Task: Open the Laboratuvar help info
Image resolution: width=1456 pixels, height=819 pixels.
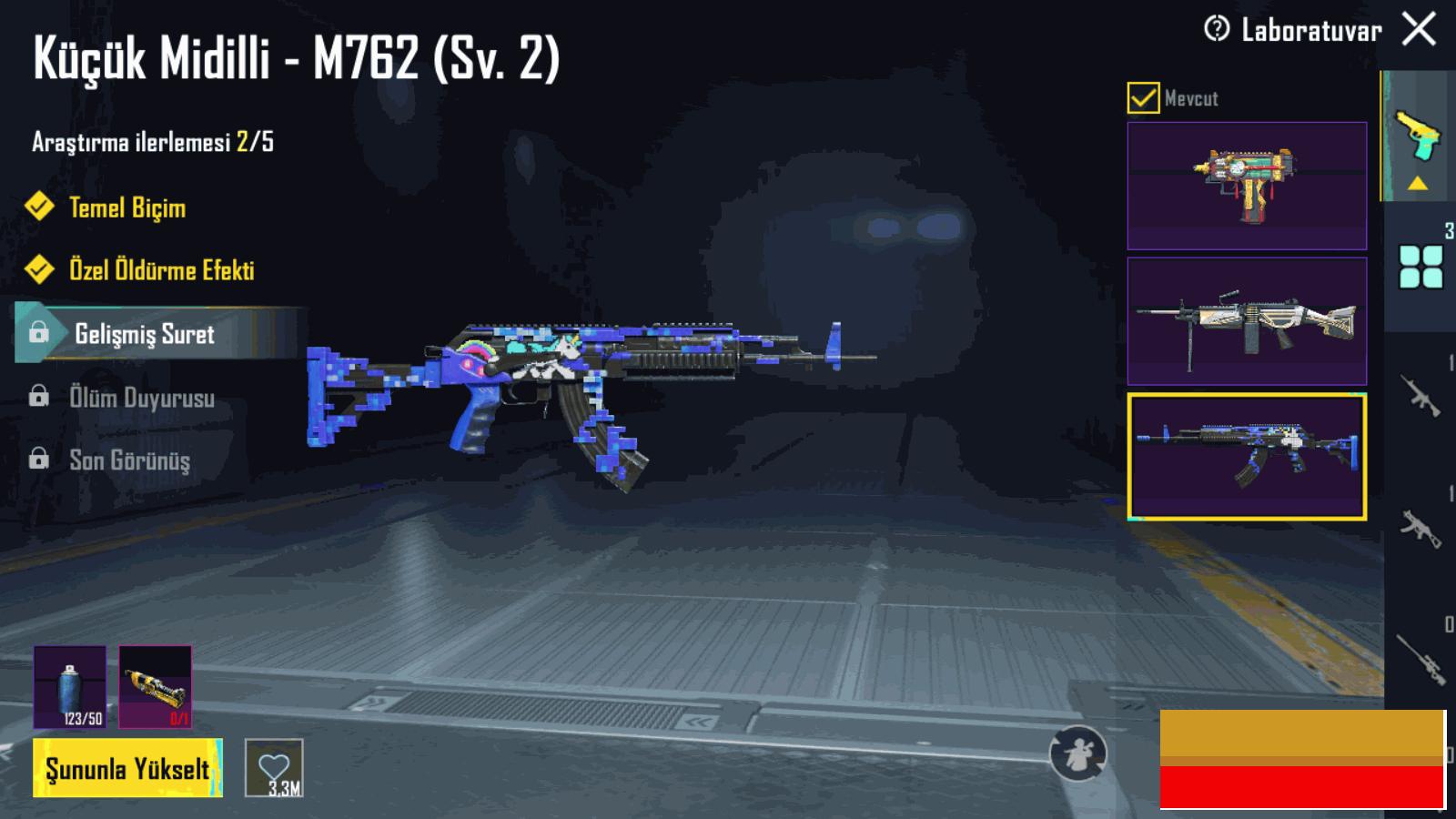Action: click(x=1217, y=29)
